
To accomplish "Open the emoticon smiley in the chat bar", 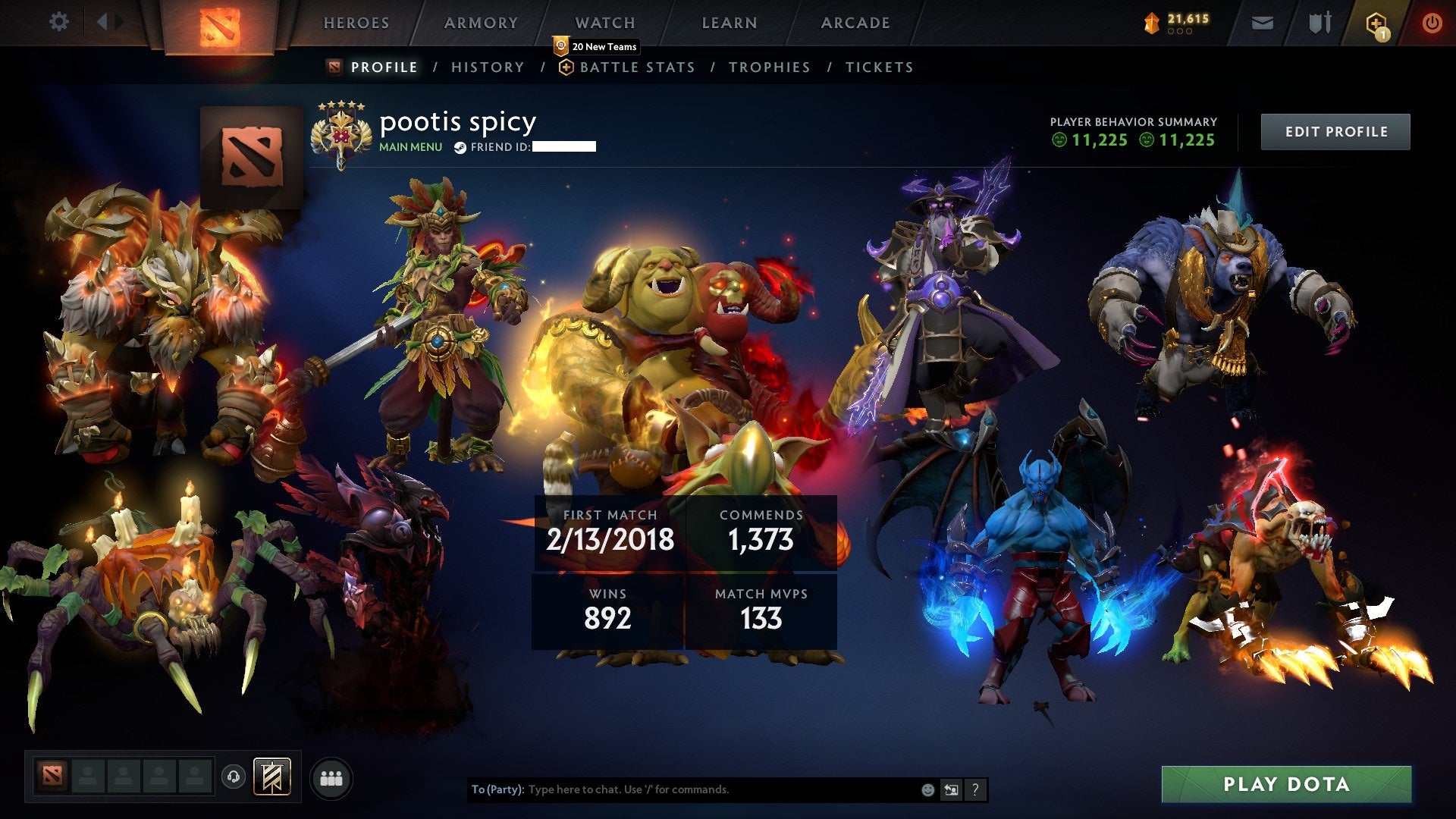I will point(927,789).
